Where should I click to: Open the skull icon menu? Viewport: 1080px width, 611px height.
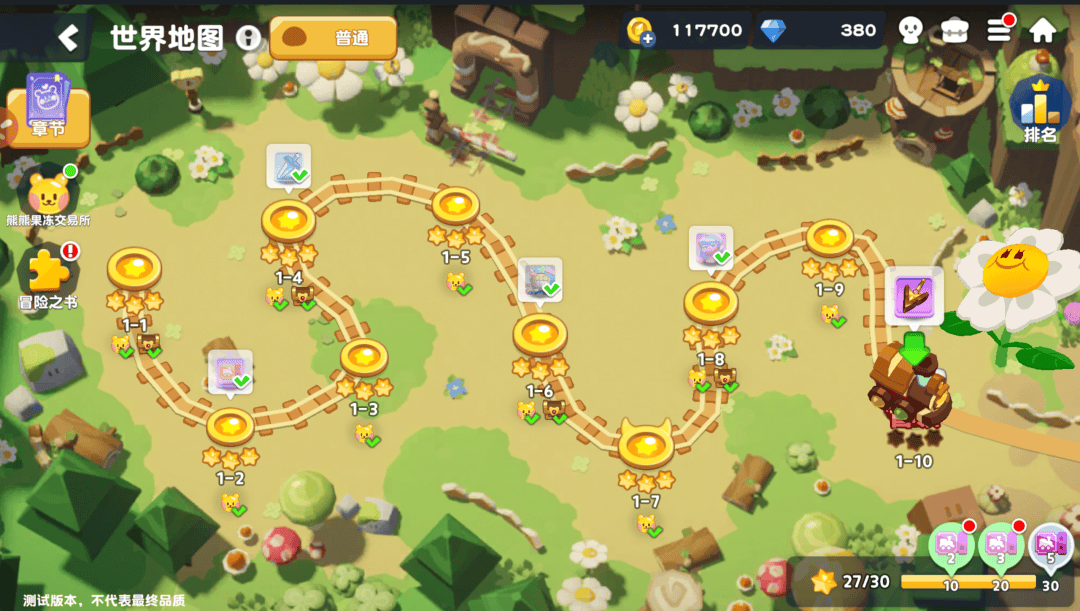[x=910, y=30]
